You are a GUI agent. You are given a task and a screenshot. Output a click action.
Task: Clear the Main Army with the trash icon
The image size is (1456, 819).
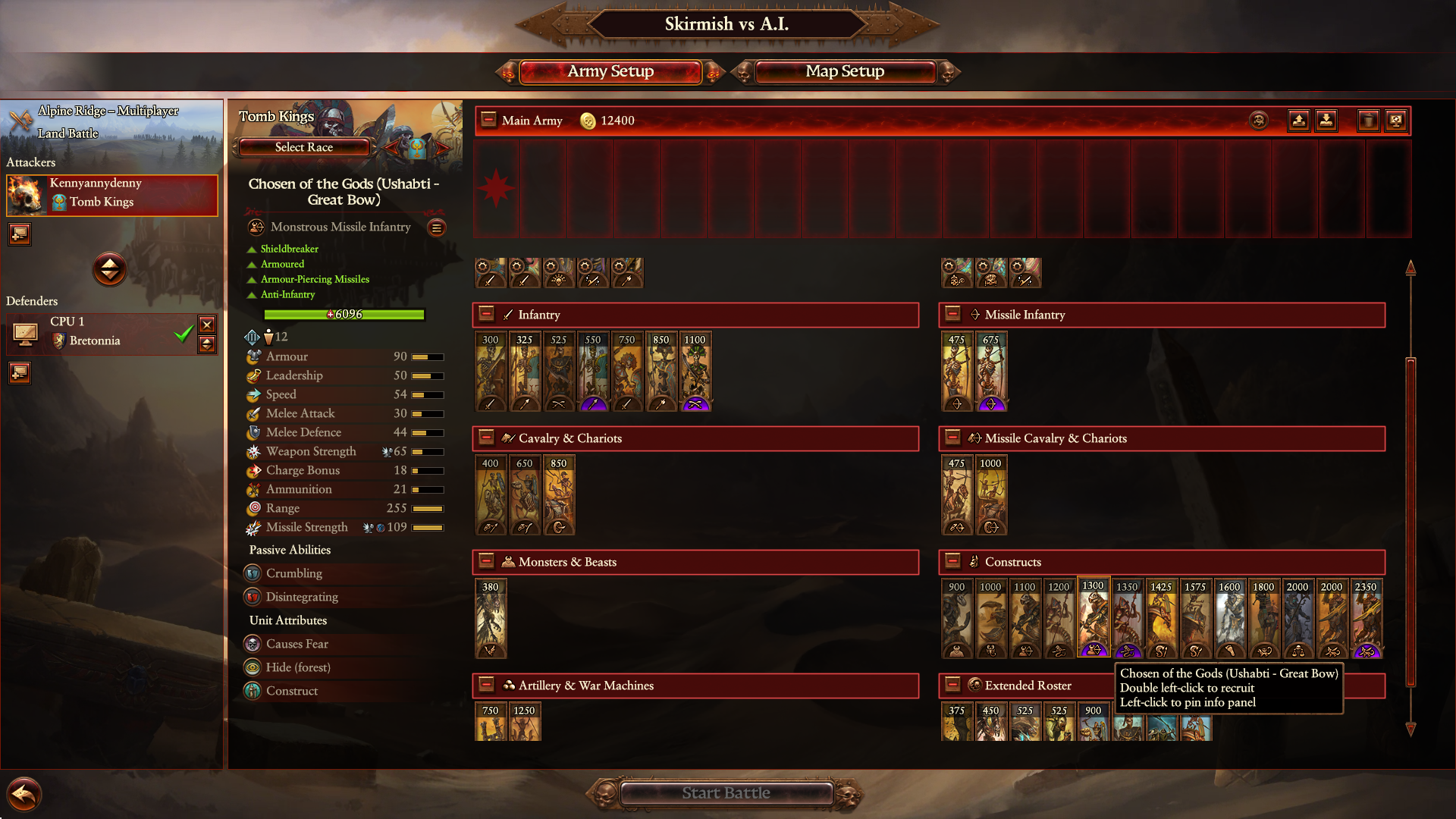coord(1370,120)
